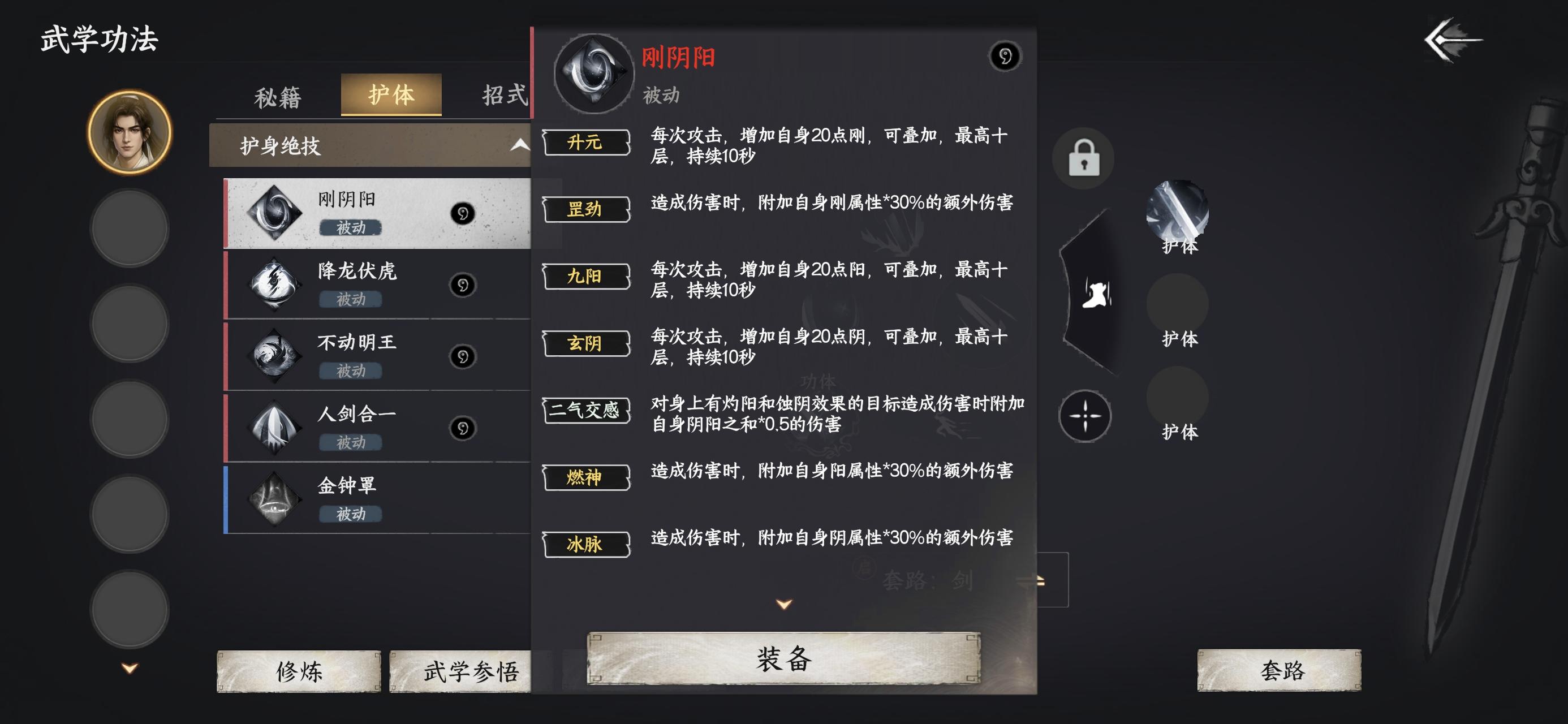Click the lock icon on the equipment panel
This screenshot has height=724, width=1568.
click(x=1084, y=158)
